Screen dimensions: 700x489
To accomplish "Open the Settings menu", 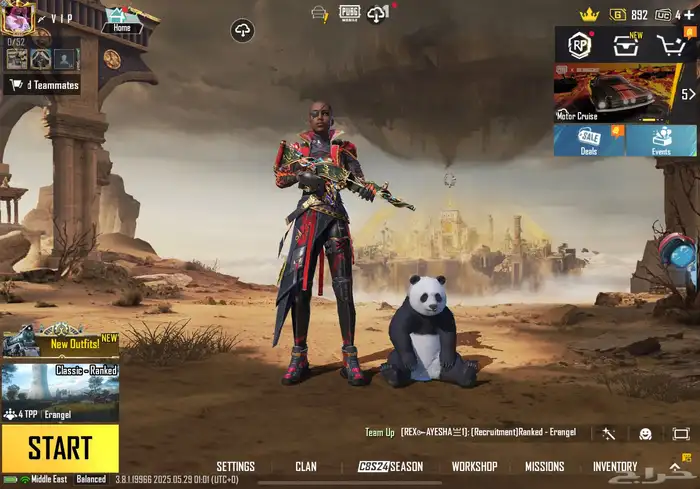I will [236, 467].
